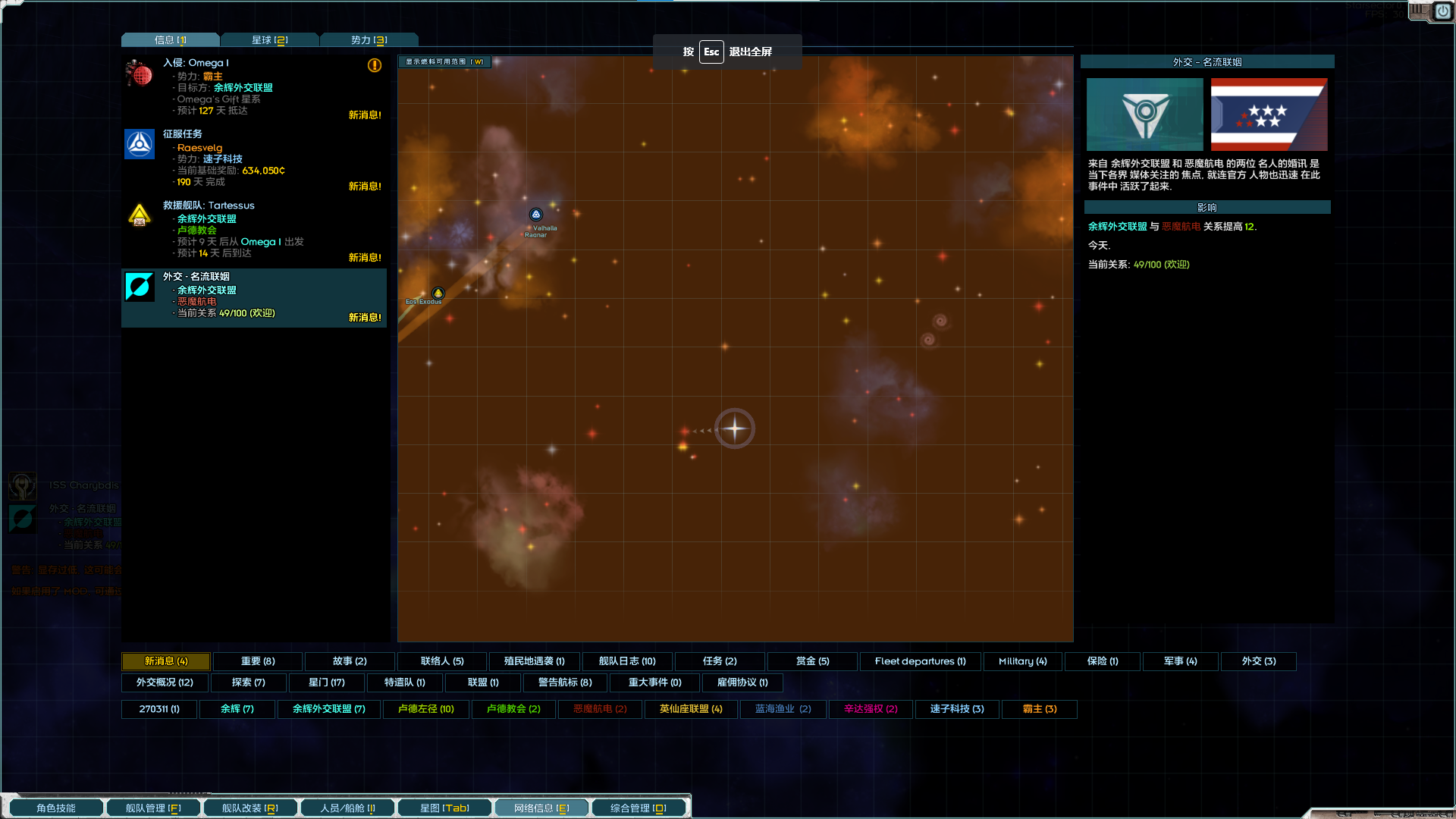Image resolution: width=1456 pixels, height=819 pixels.
Task: Filter by 星门 (17) tag
Action: pyautogui.click(x=326, y=682)
